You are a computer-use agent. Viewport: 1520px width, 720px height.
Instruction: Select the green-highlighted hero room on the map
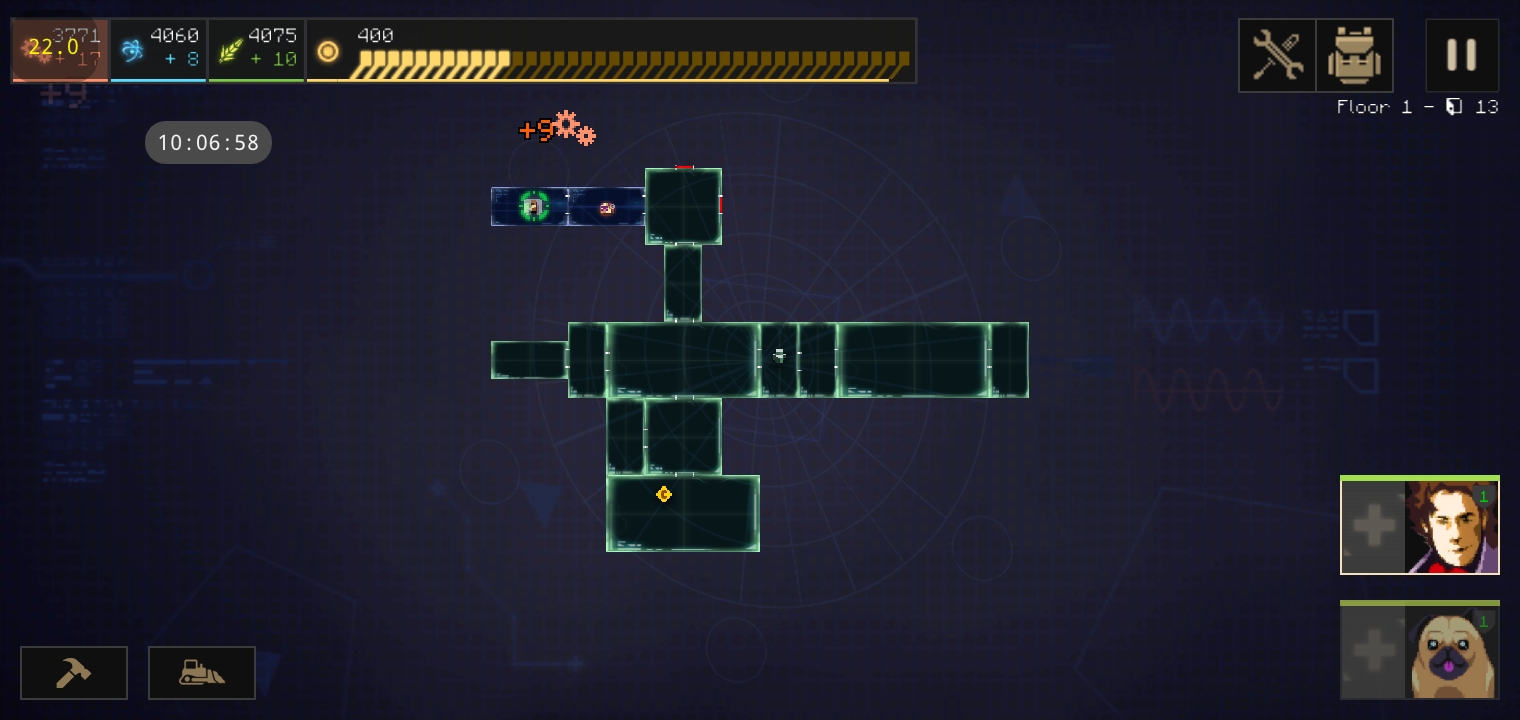[533, 207]
